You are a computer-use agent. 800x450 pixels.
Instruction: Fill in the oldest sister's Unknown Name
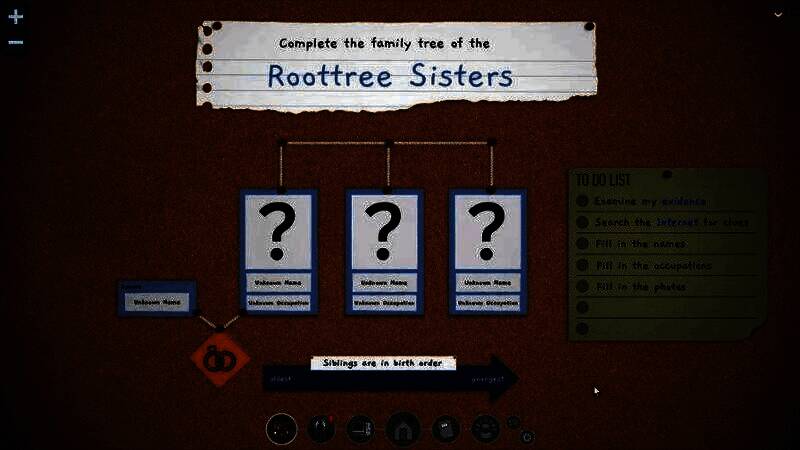pyautogui.click(x=279, y=282)
